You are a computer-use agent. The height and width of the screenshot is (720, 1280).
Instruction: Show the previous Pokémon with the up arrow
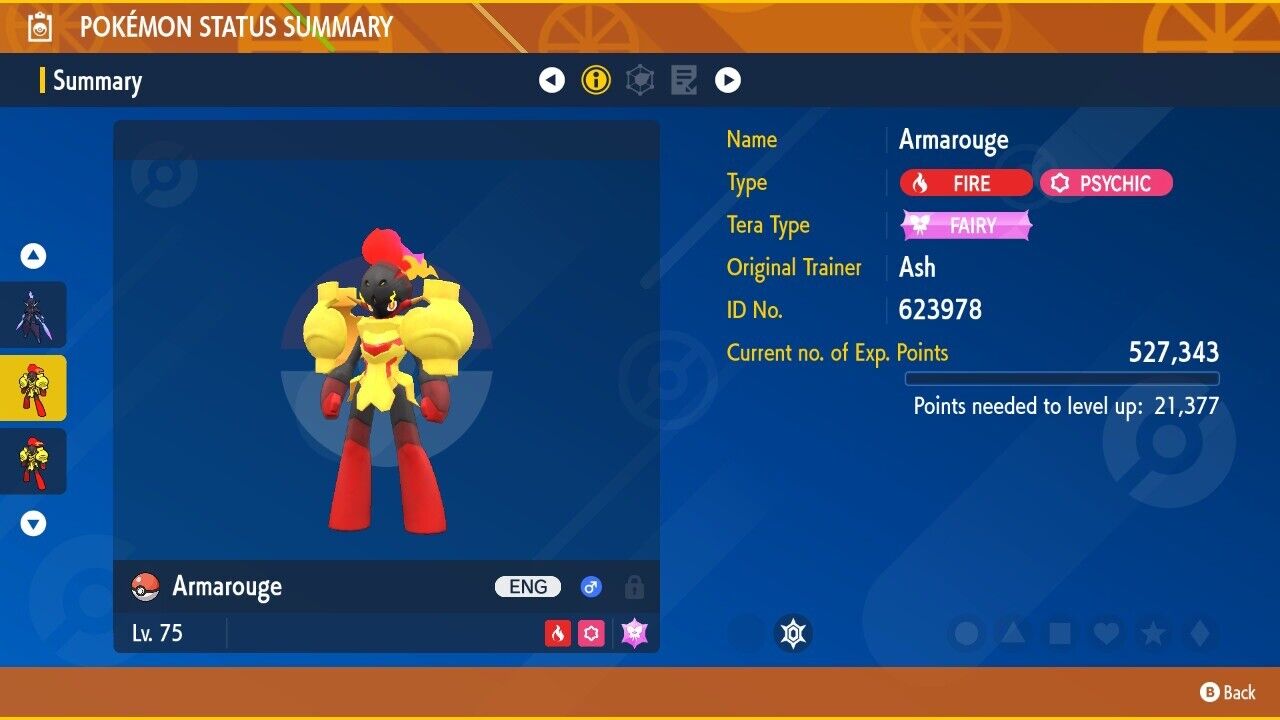click(33, 257)
